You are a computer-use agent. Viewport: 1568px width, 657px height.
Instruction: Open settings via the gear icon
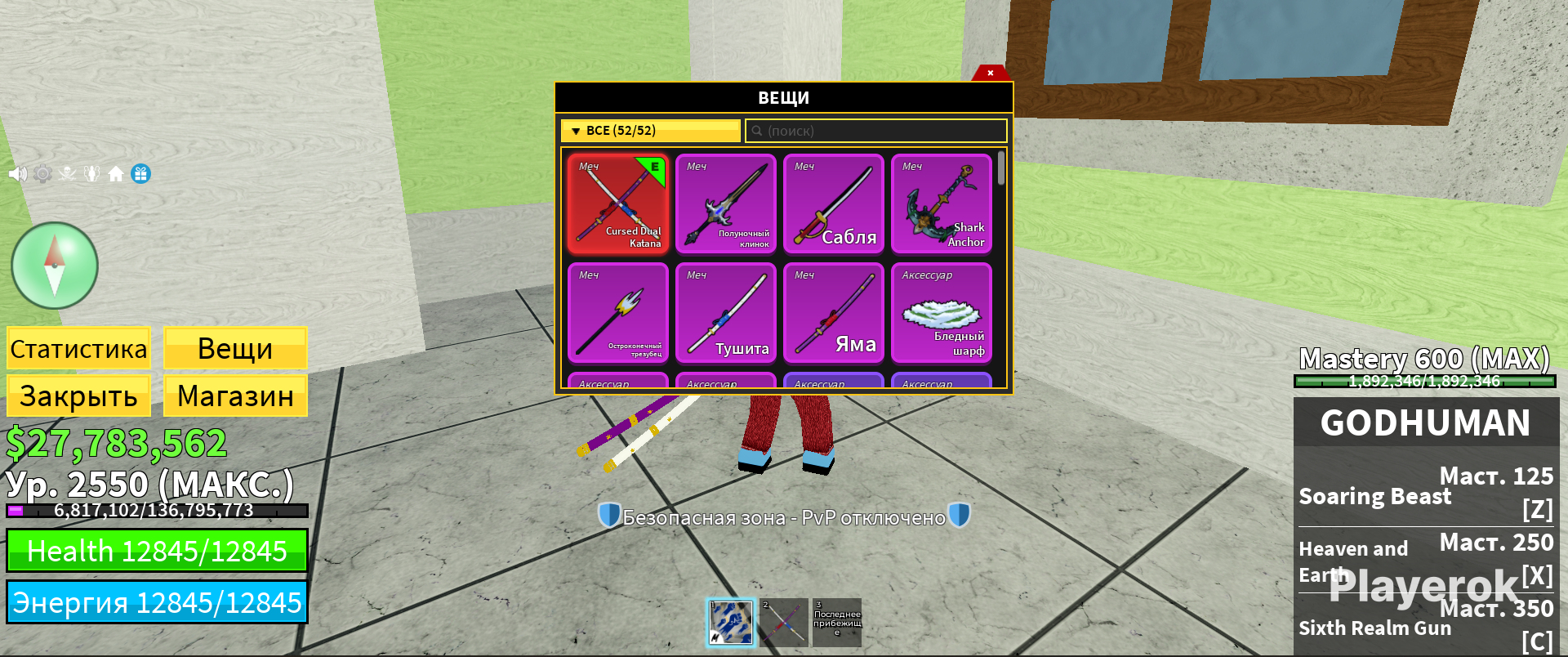point(42,174)
